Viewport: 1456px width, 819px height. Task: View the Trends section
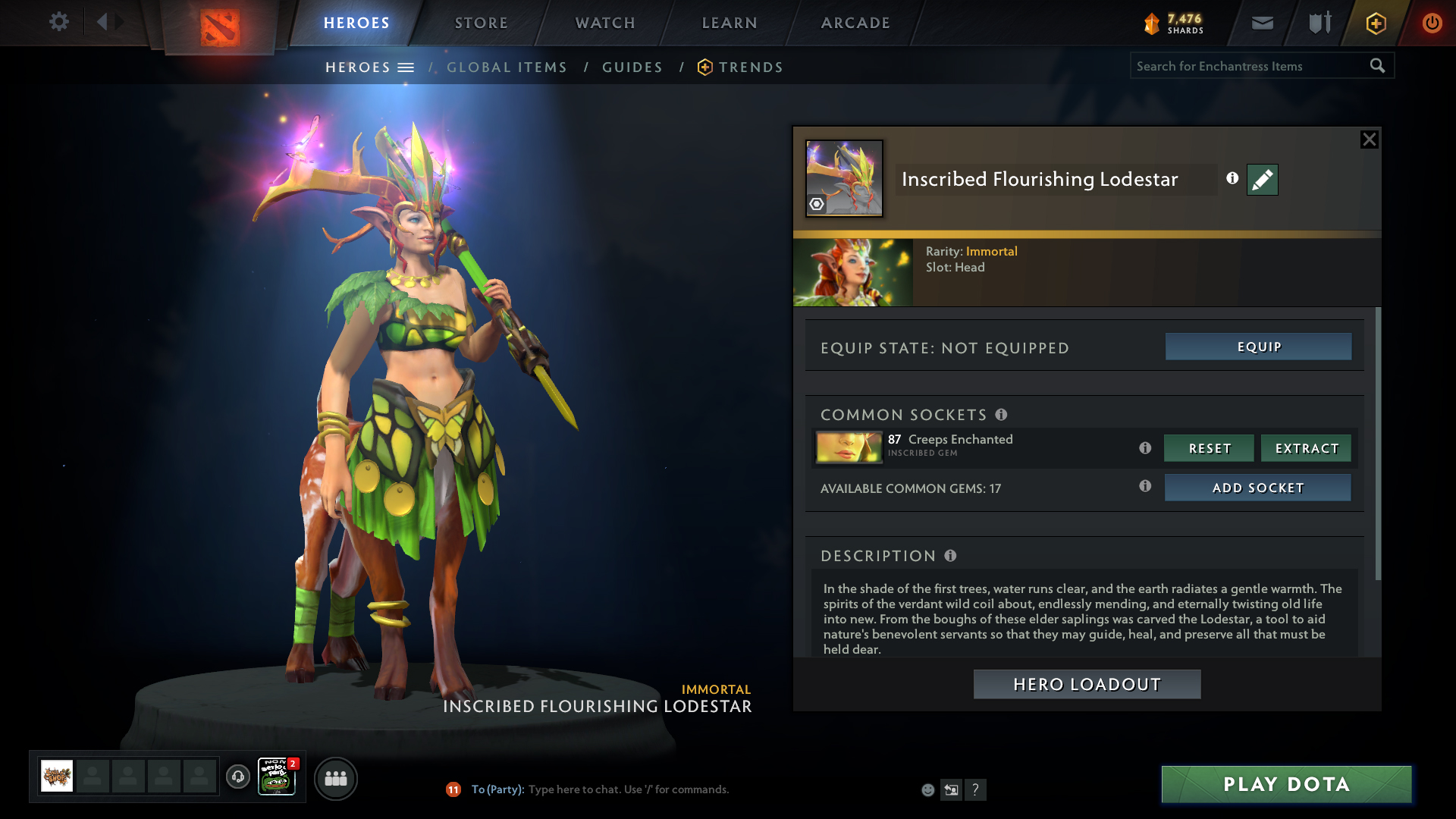point(750,67)
